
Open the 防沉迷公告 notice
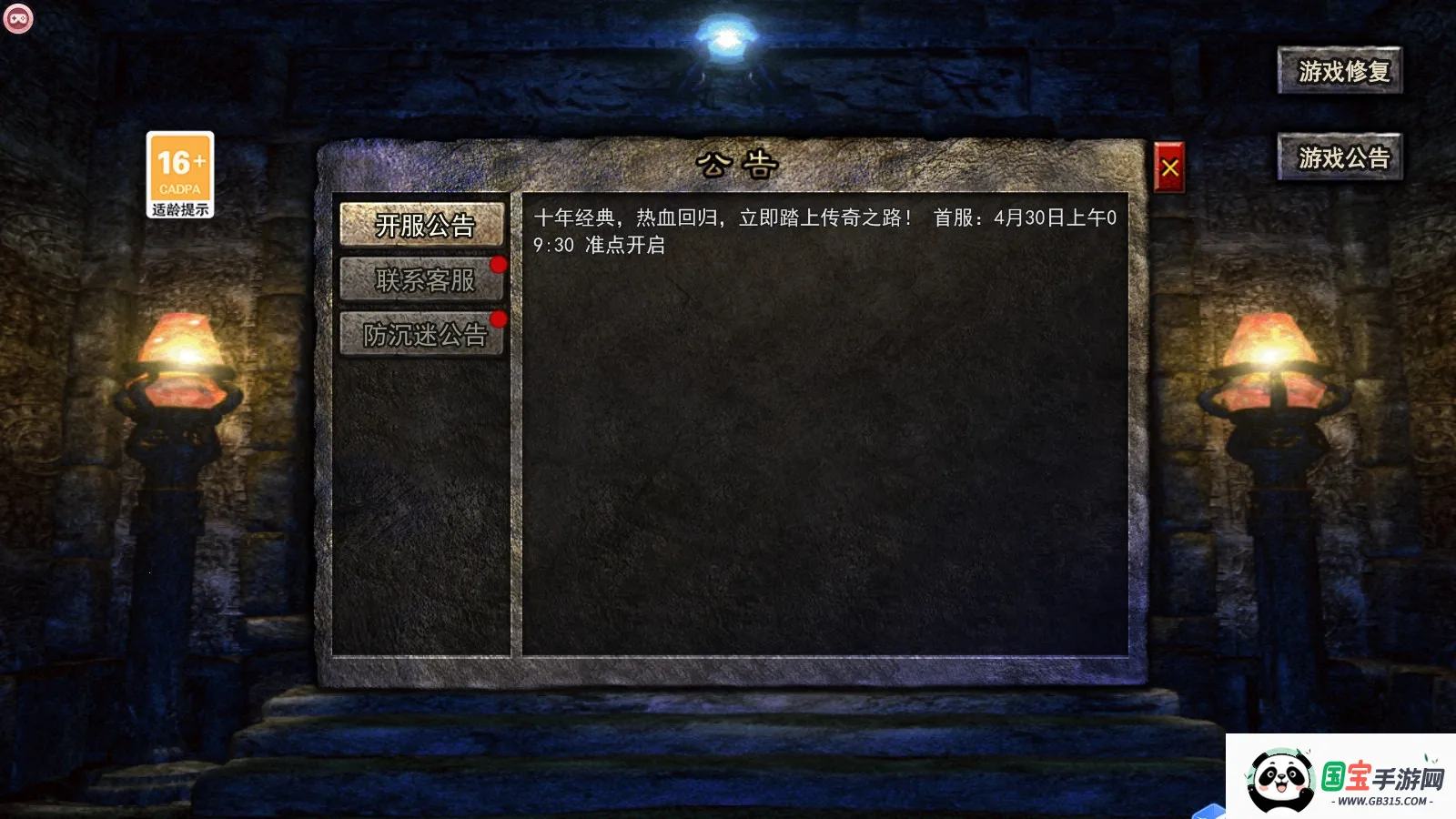420,336
